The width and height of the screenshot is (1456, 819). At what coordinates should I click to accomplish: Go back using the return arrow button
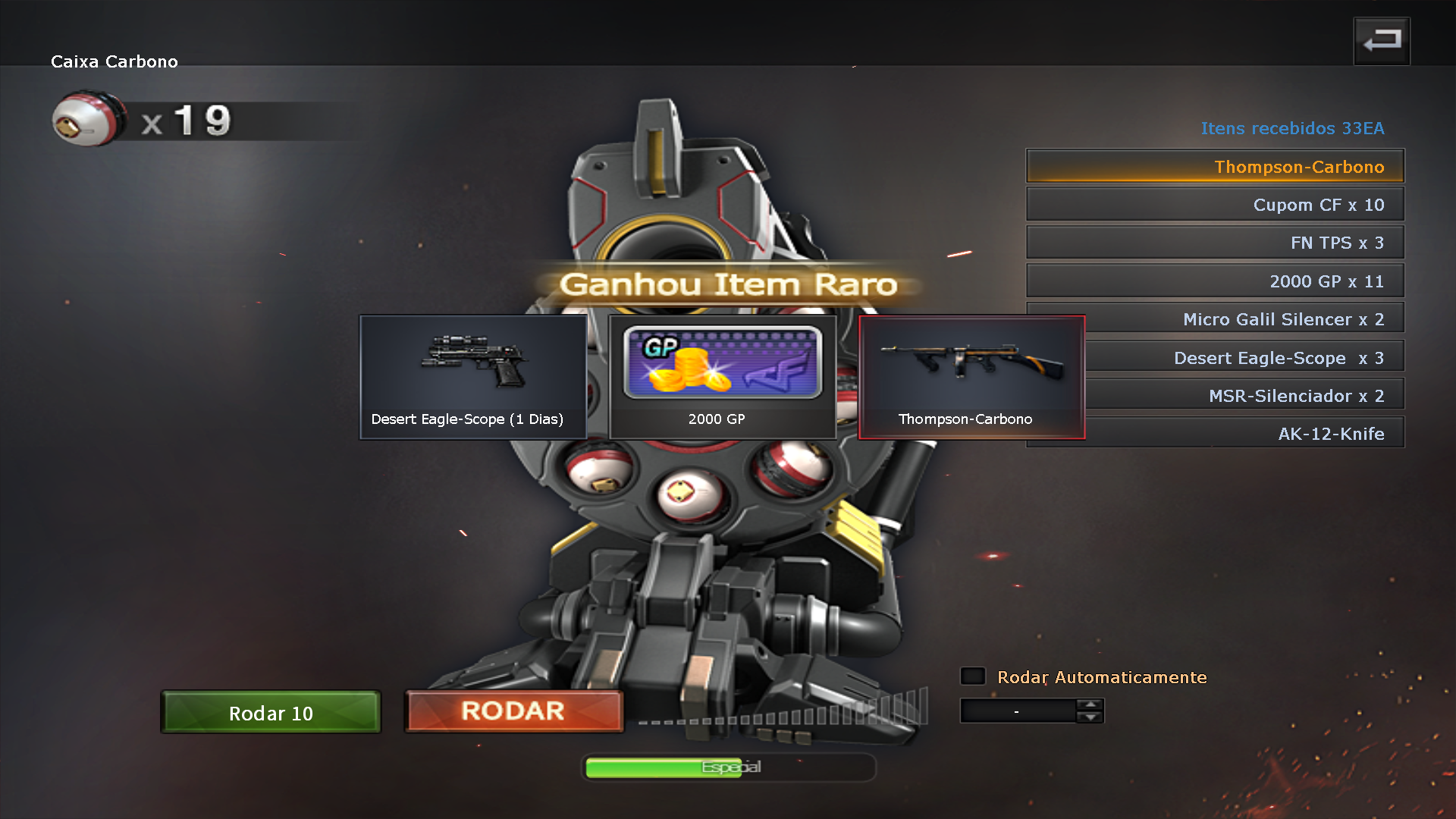1382,41
